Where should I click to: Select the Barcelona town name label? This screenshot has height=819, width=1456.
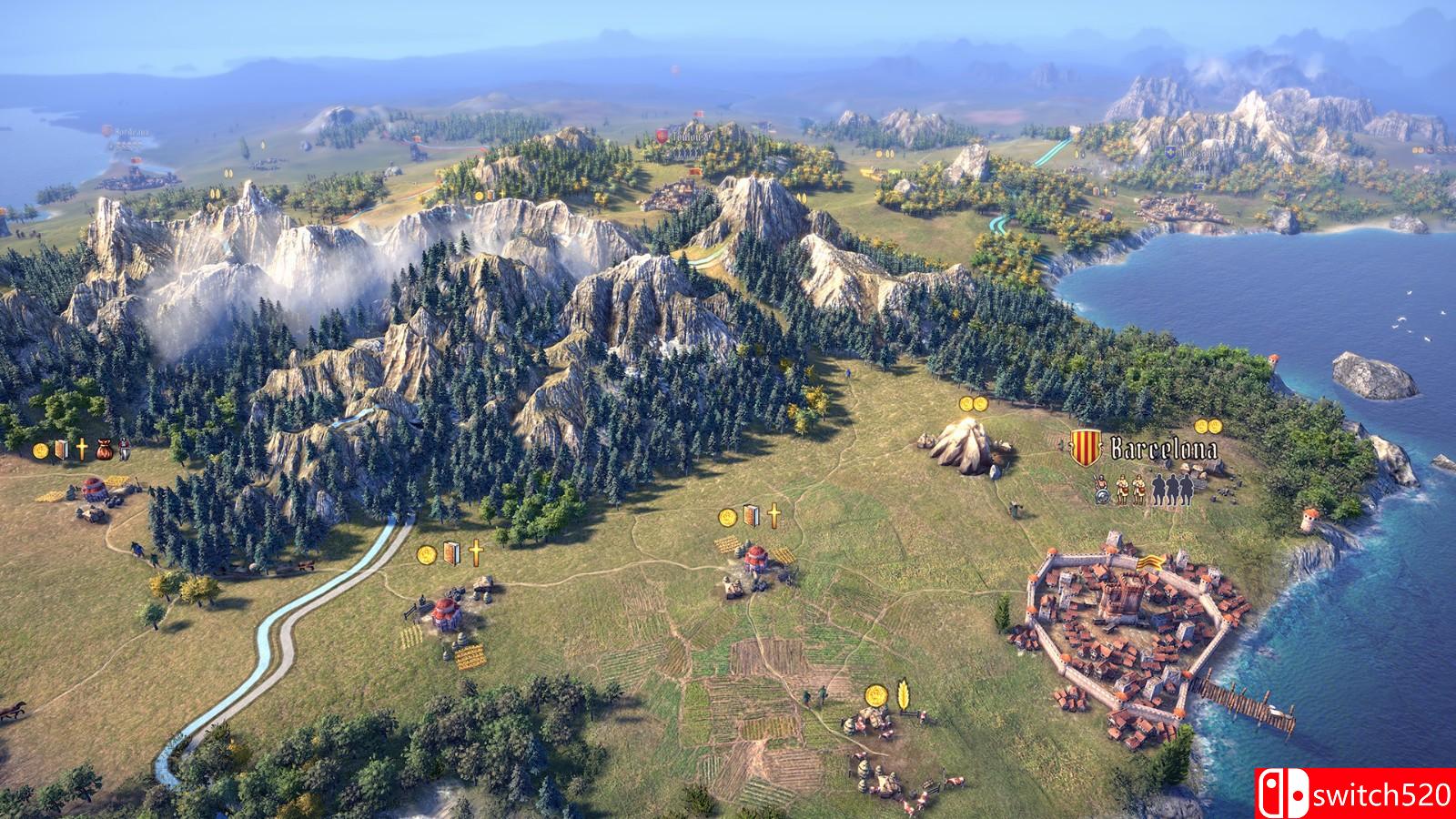[x=1163, y=449]
